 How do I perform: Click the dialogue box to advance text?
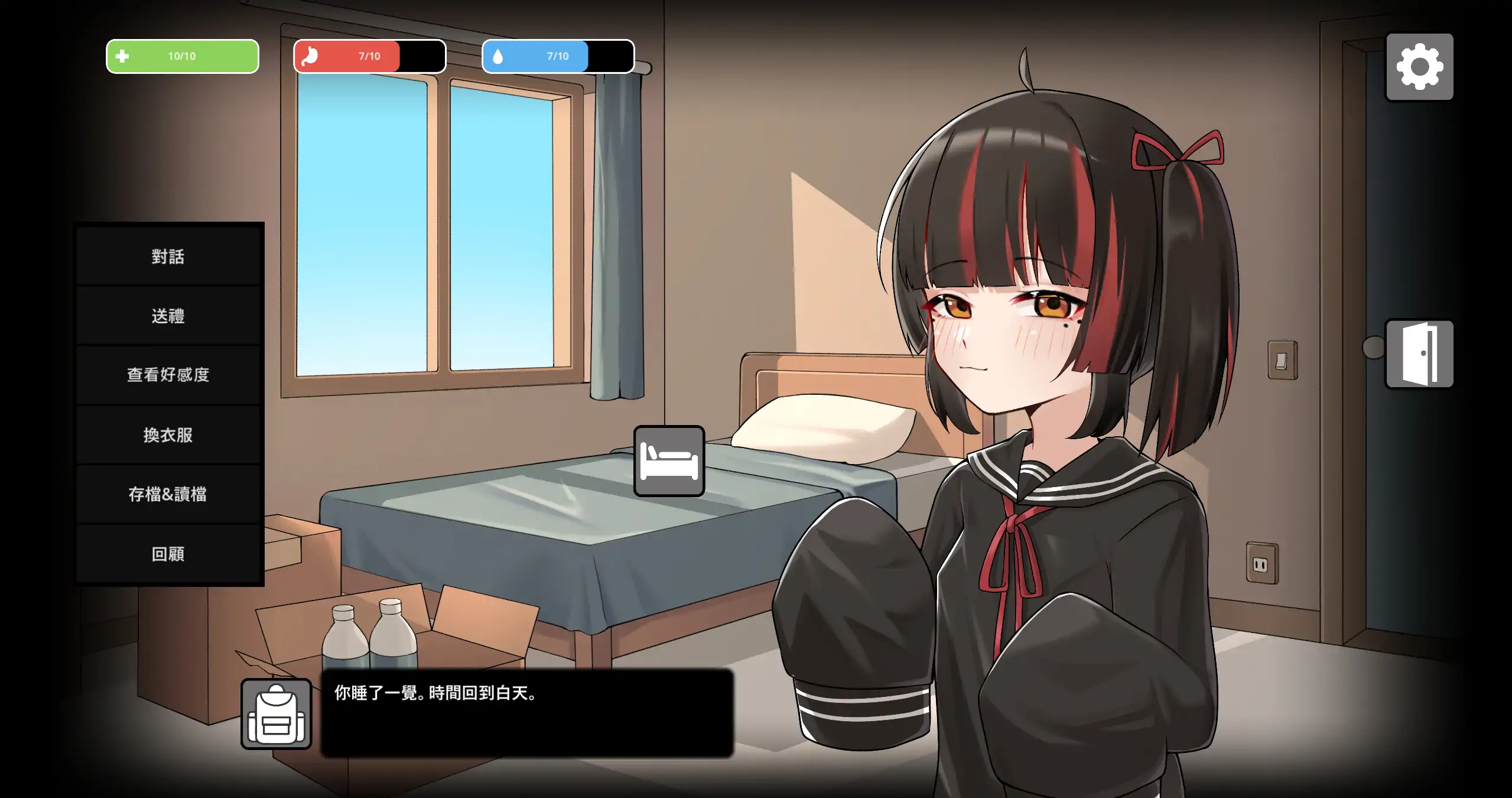coord(526,715)
